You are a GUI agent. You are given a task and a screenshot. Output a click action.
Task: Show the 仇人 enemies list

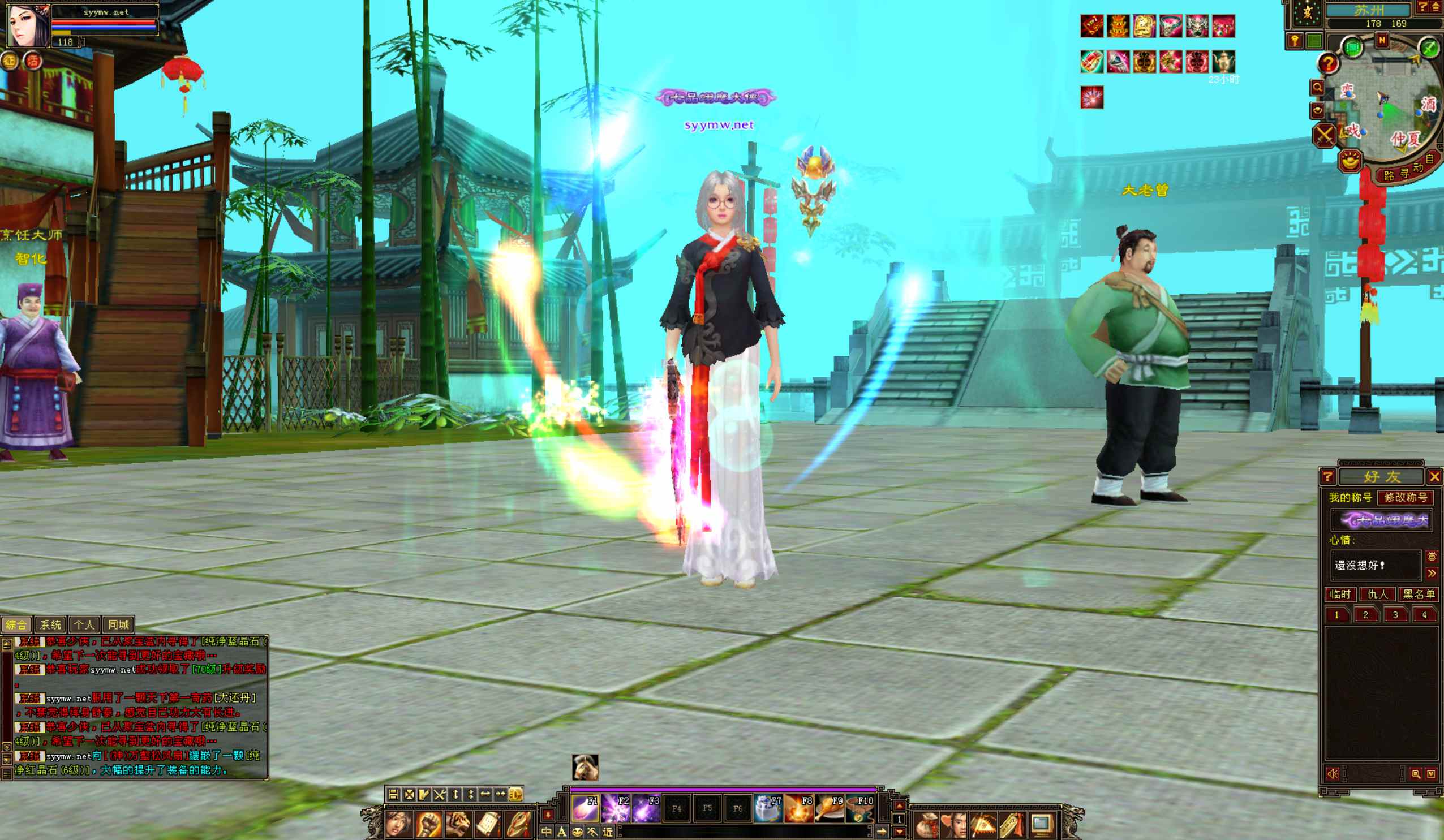[1378, 594]
